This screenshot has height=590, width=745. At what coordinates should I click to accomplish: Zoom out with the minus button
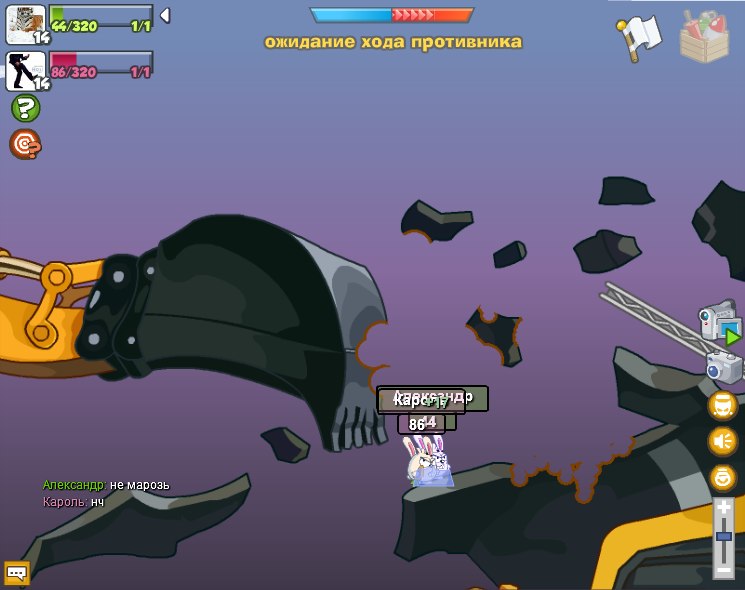tap(723, 569)
